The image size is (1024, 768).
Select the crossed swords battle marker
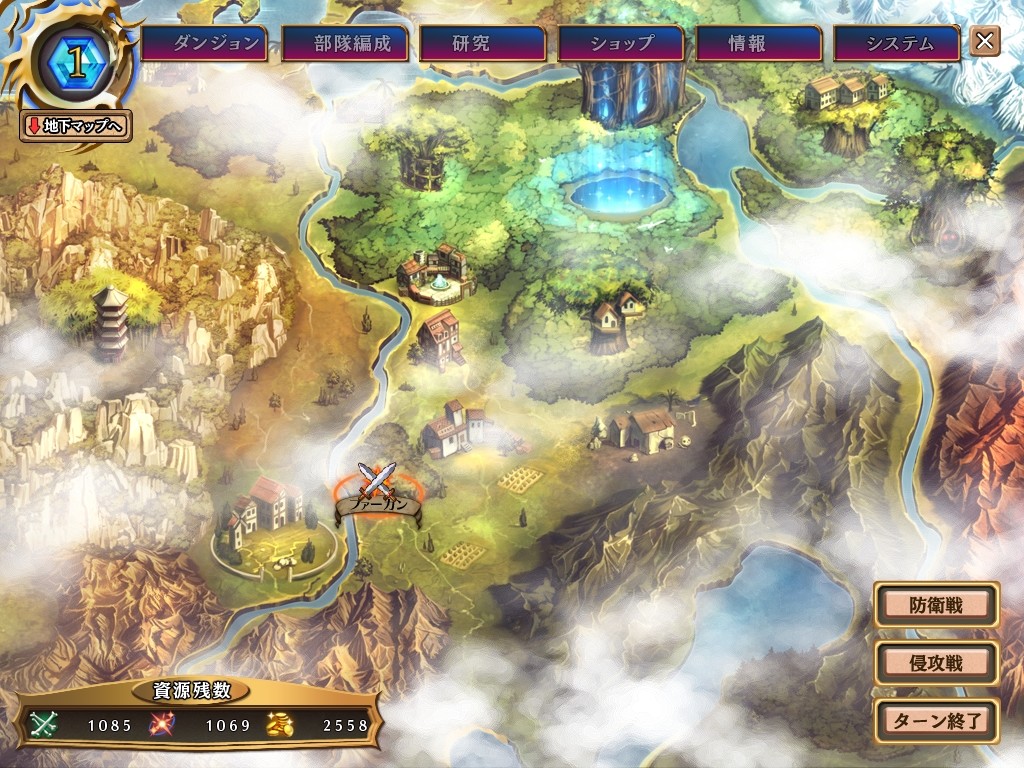click(377, 482)
